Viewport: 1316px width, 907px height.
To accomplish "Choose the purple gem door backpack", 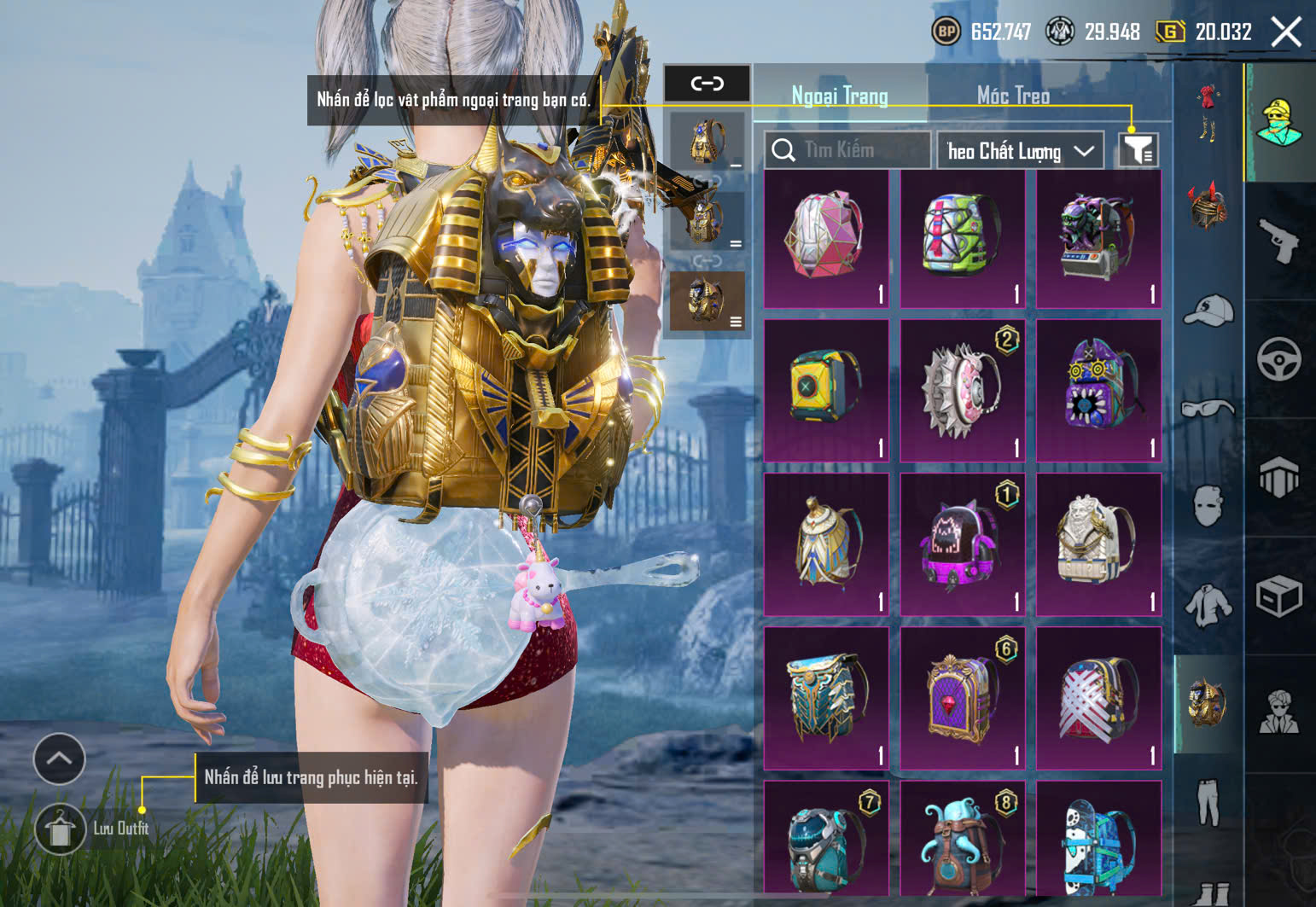I will (x=962, y=698).
